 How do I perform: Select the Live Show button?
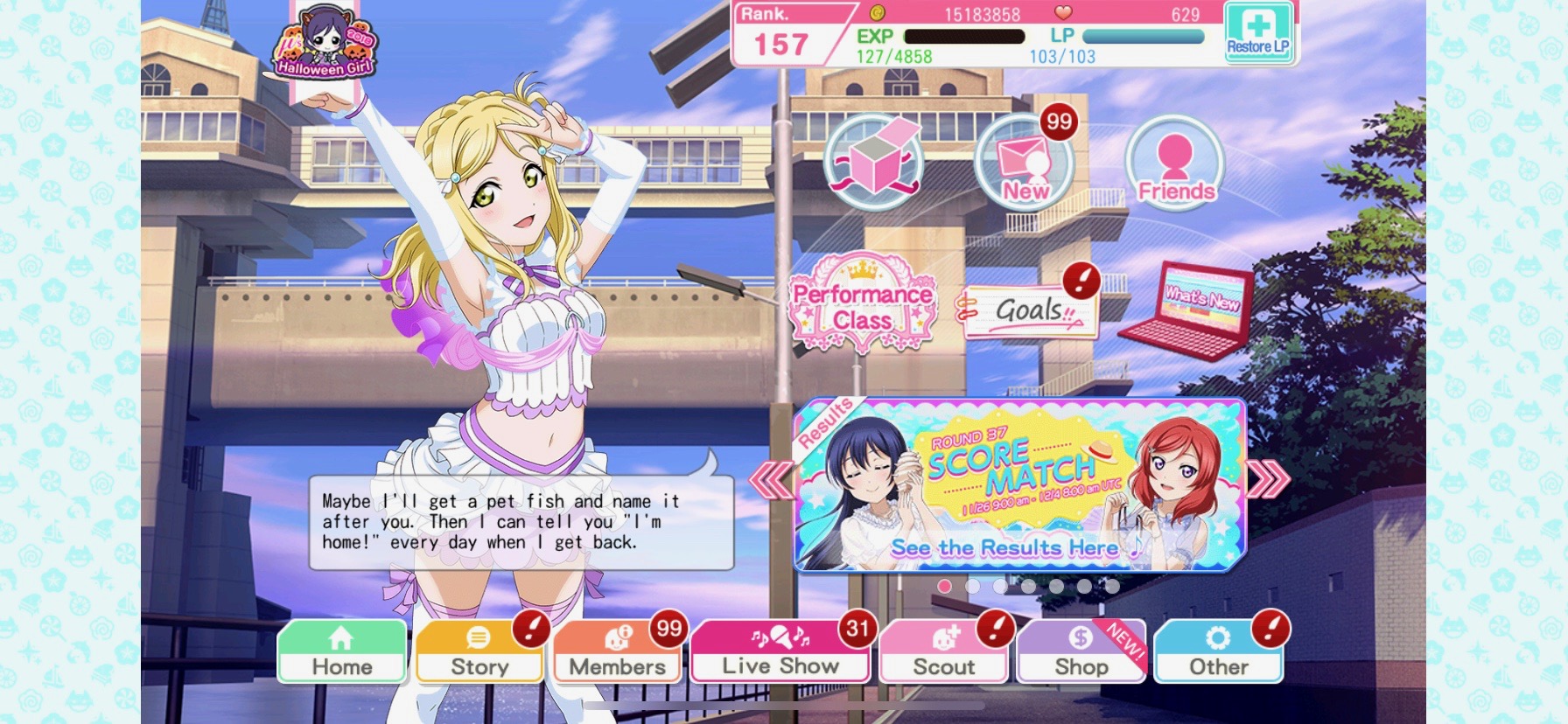pyautogui.click(x=780, y=652)
